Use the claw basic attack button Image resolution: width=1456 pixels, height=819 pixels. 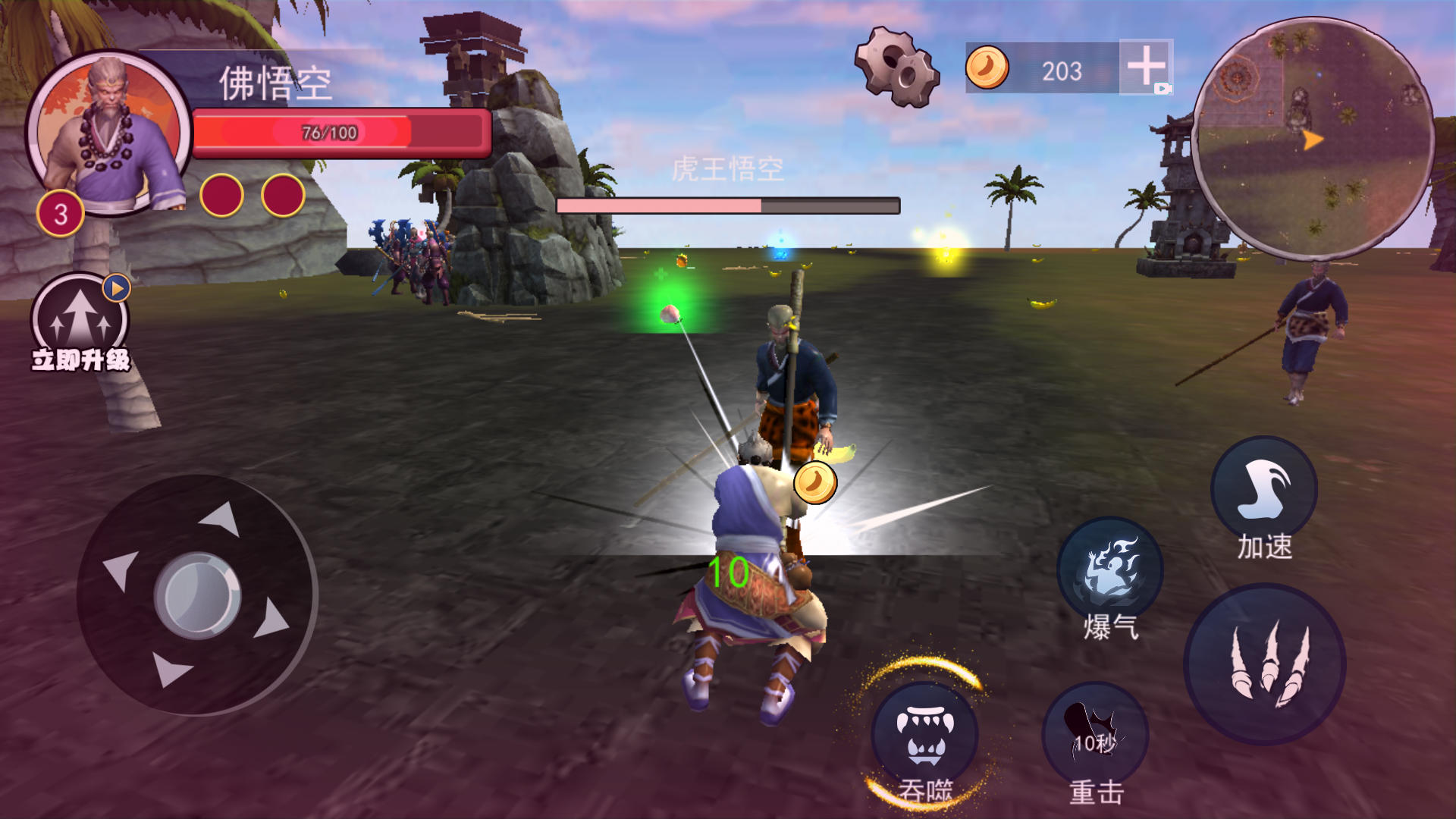pyautogui.click(x=1264, y=664)
